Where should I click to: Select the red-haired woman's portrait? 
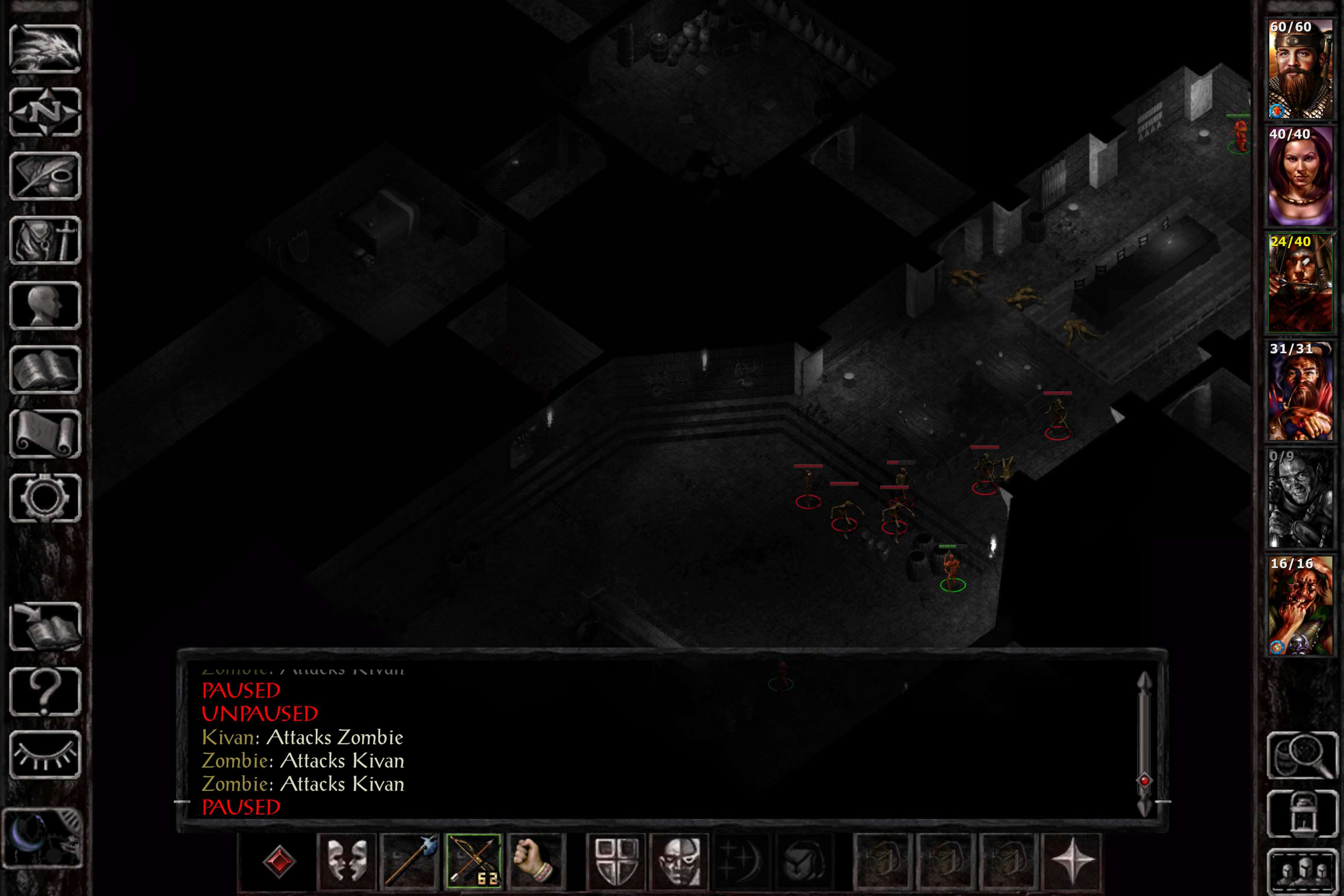pyautogui.click(x=1300, y=176)
